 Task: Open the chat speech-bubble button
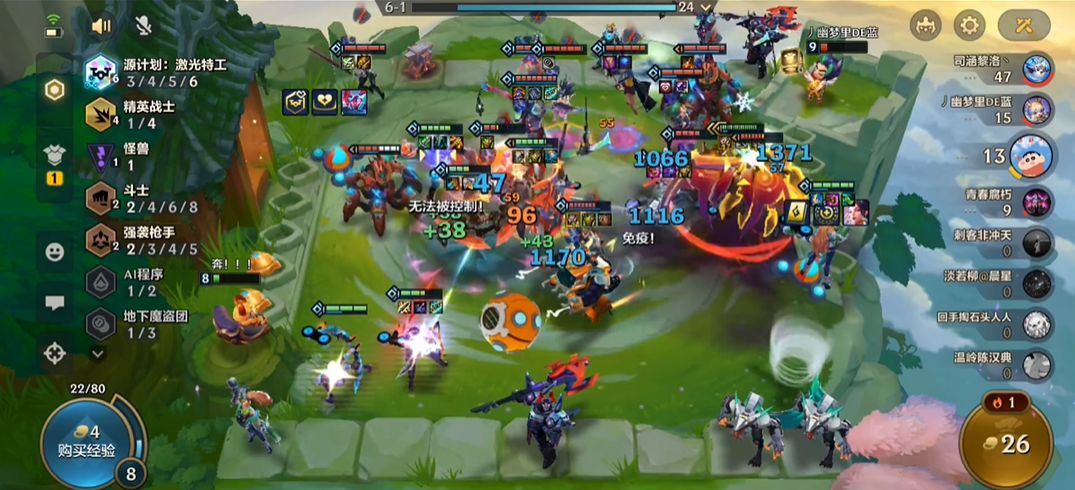click(x=55, y=301)
